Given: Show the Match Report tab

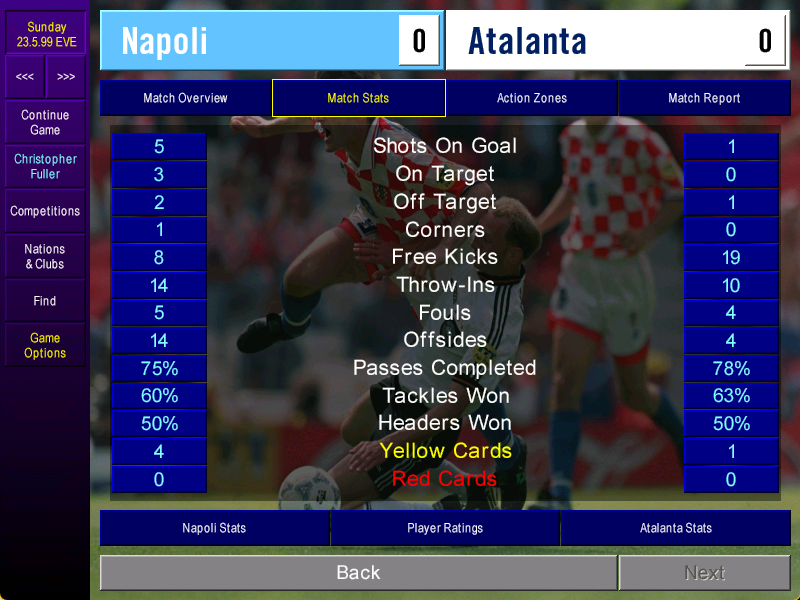Looking at the screenshot, I should tap(704, 98).
